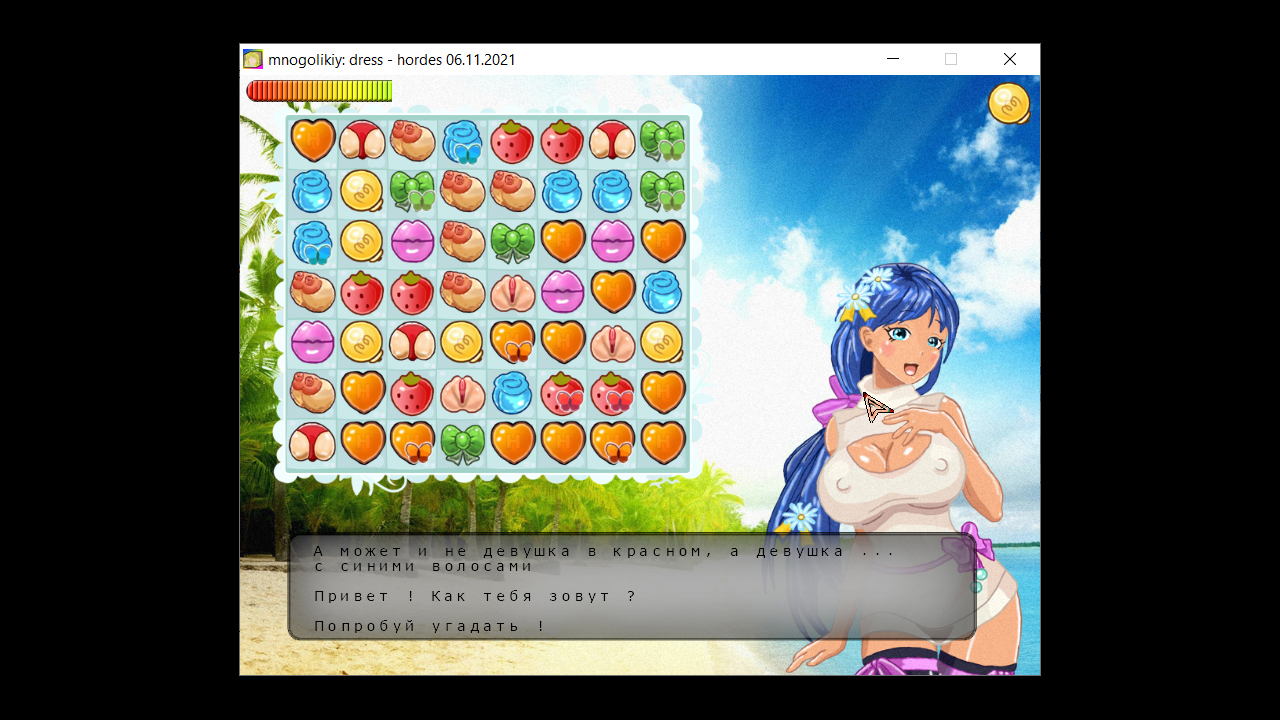Select the pink lips tile between coin and peach rose

pyautogui.click(x=412, y=241)
